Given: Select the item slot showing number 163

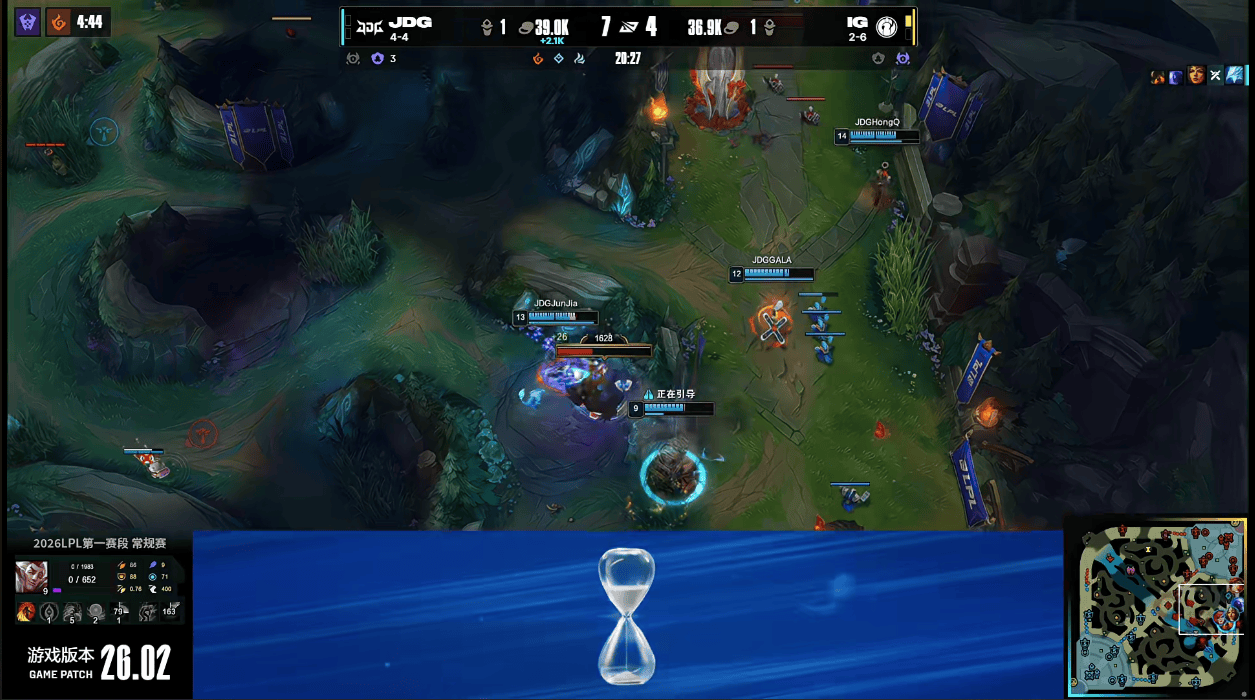Looking at the screenshot, I should click(169, 611).
